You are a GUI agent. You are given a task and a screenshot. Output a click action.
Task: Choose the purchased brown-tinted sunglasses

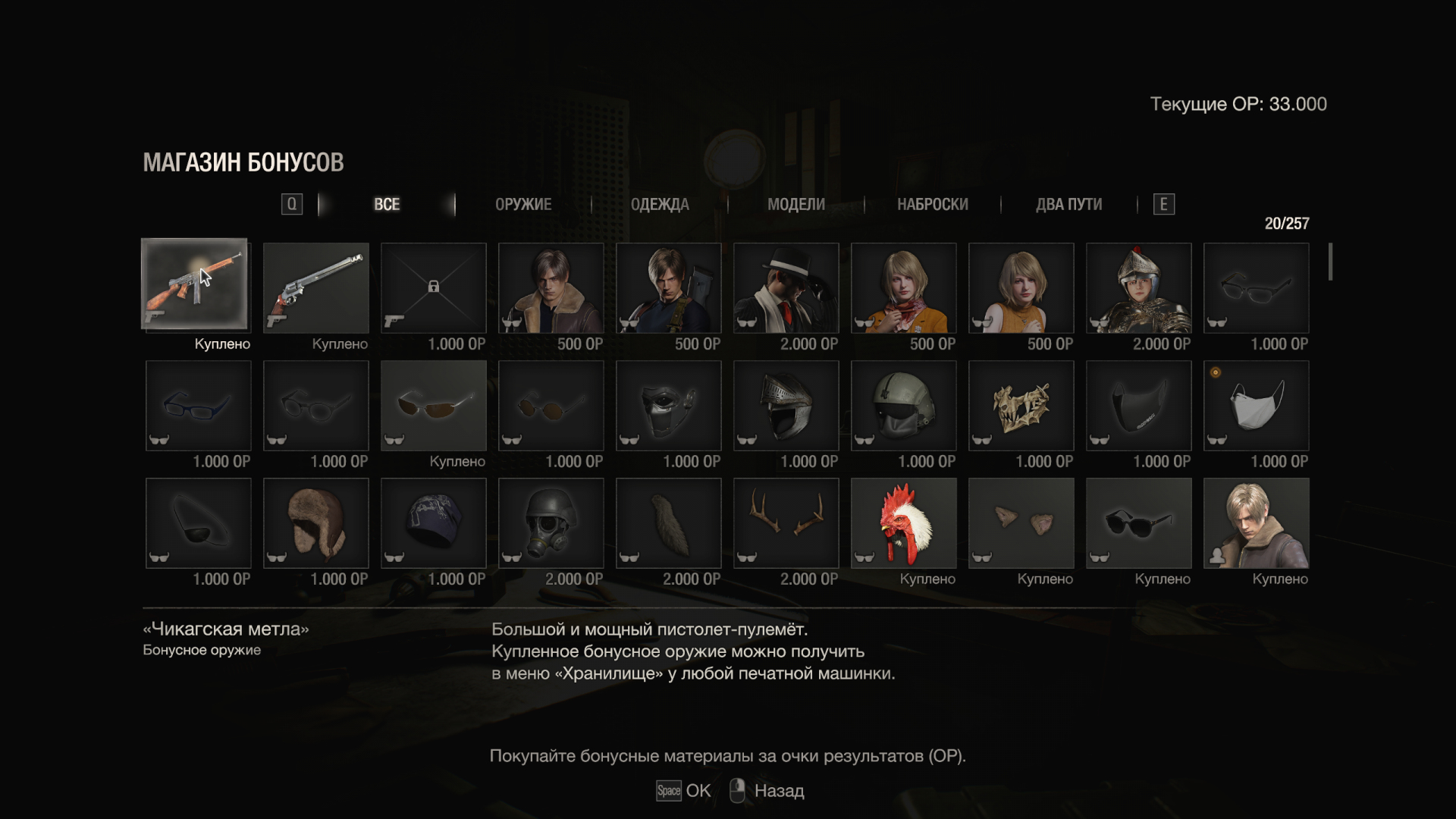tap(434, 406)
